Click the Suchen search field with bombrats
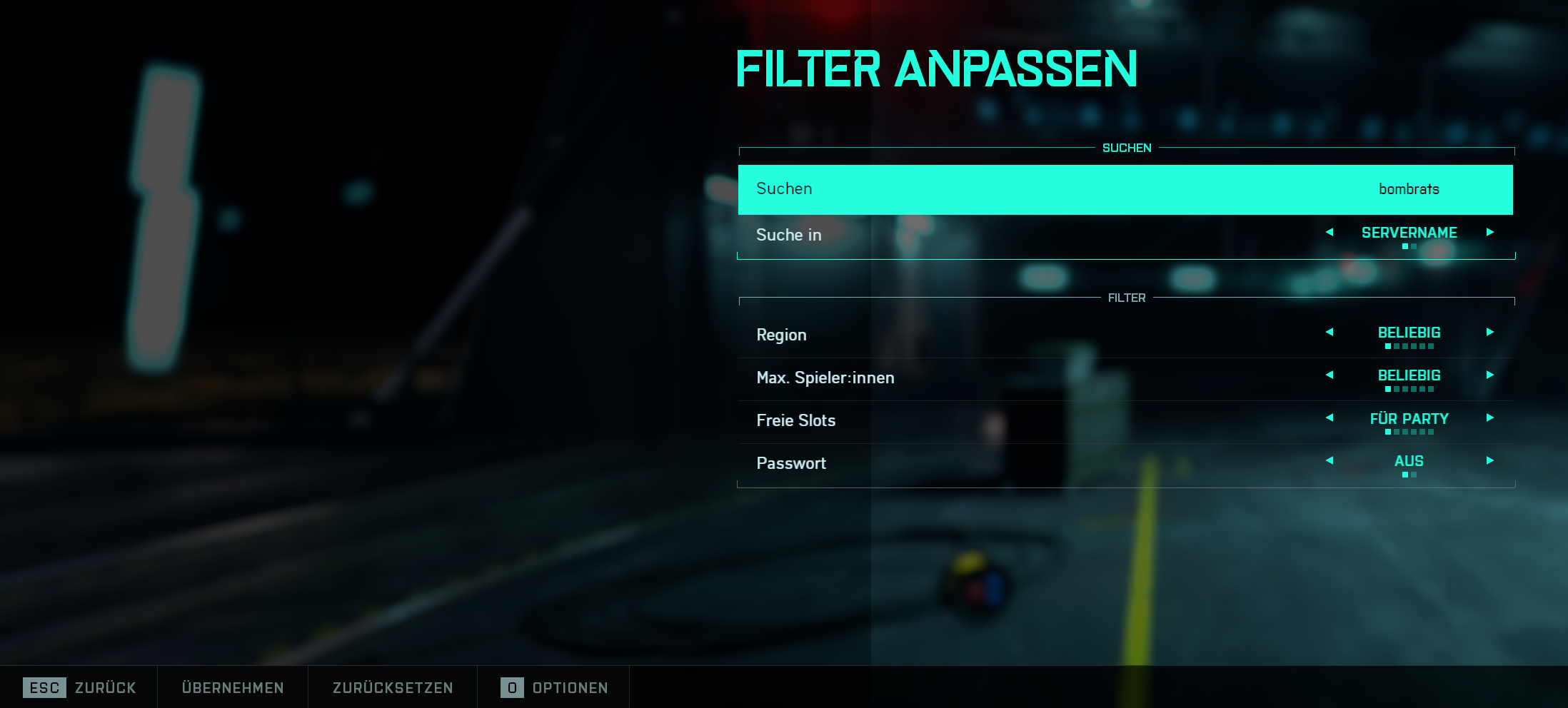The width and height of the screenshot is (1568, 708). pyautogui.click(x=1125, y=189)
